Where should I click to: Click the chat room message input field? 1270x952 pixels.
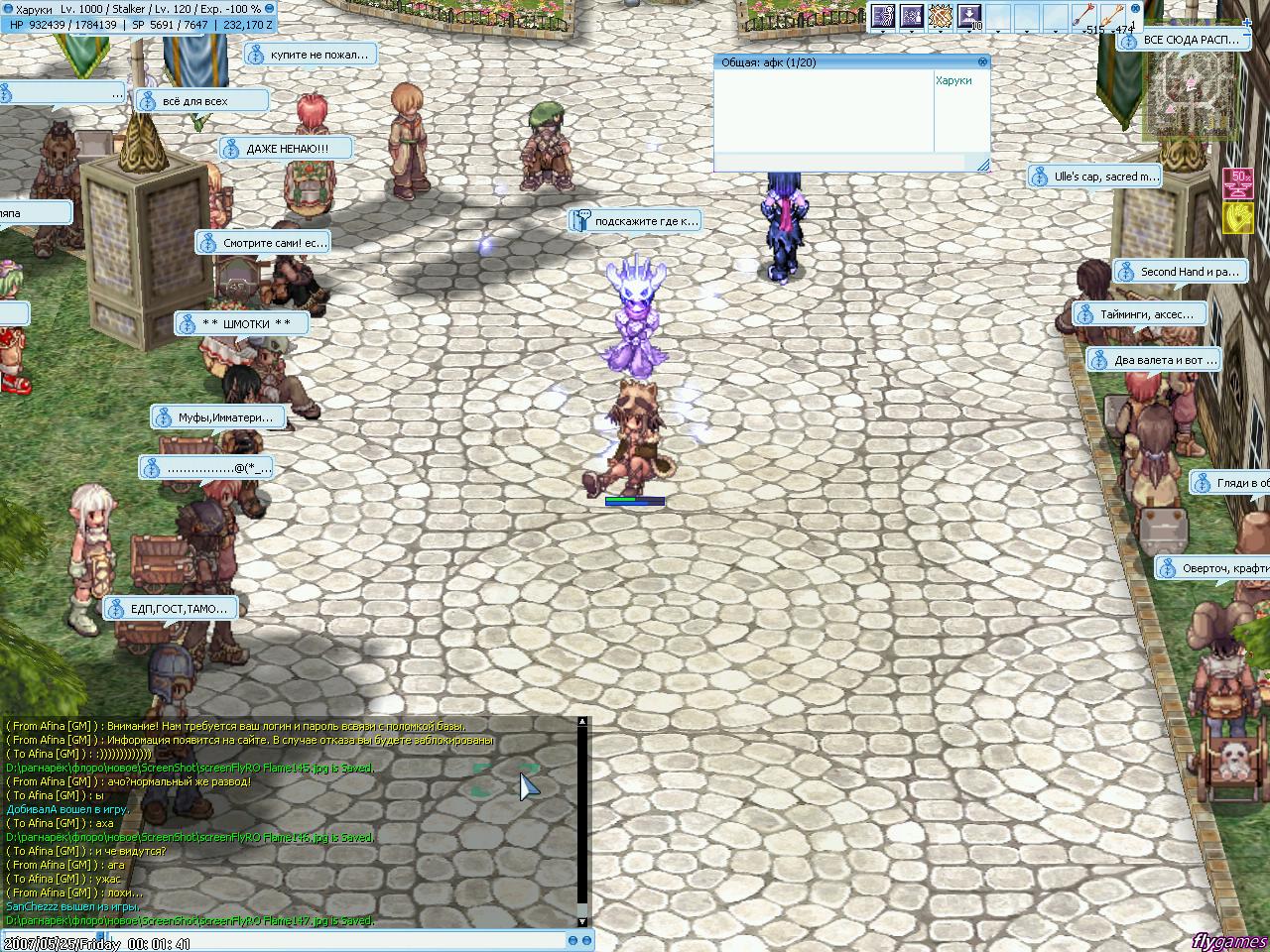(x=838, y=163)
